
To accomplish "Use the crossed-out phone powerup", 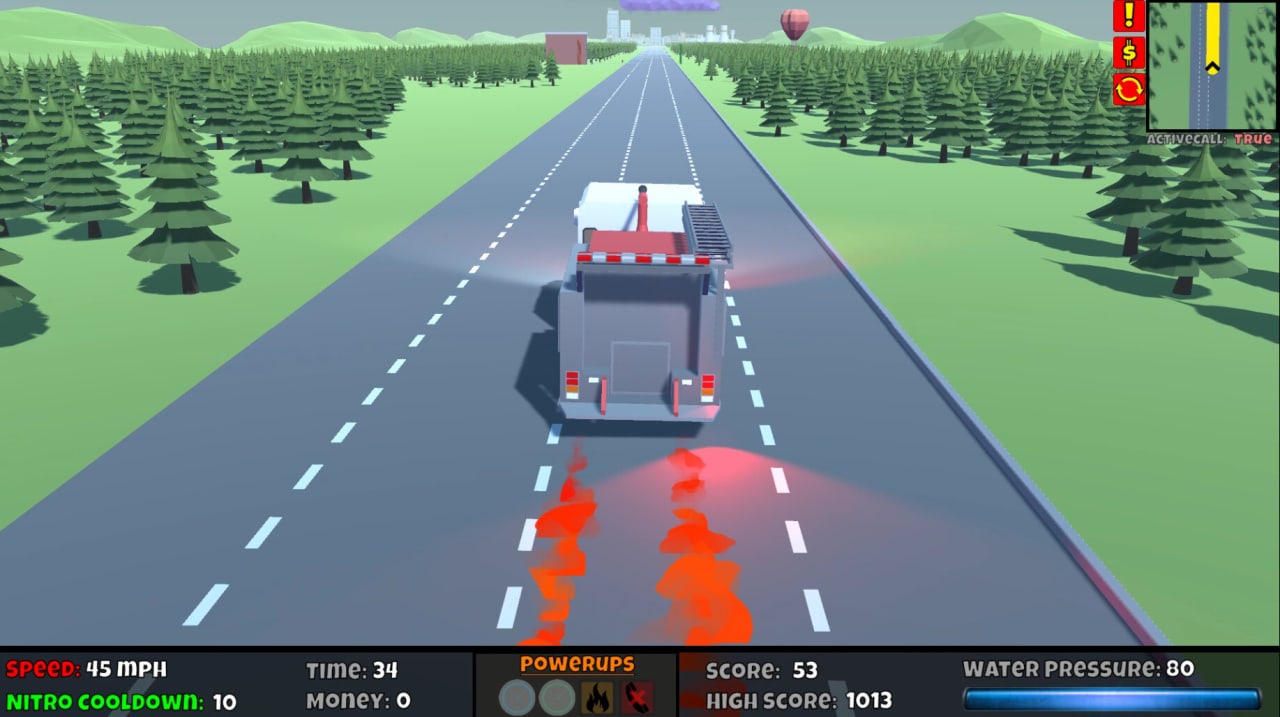I will pyautogui.click(x=637, y=697).
